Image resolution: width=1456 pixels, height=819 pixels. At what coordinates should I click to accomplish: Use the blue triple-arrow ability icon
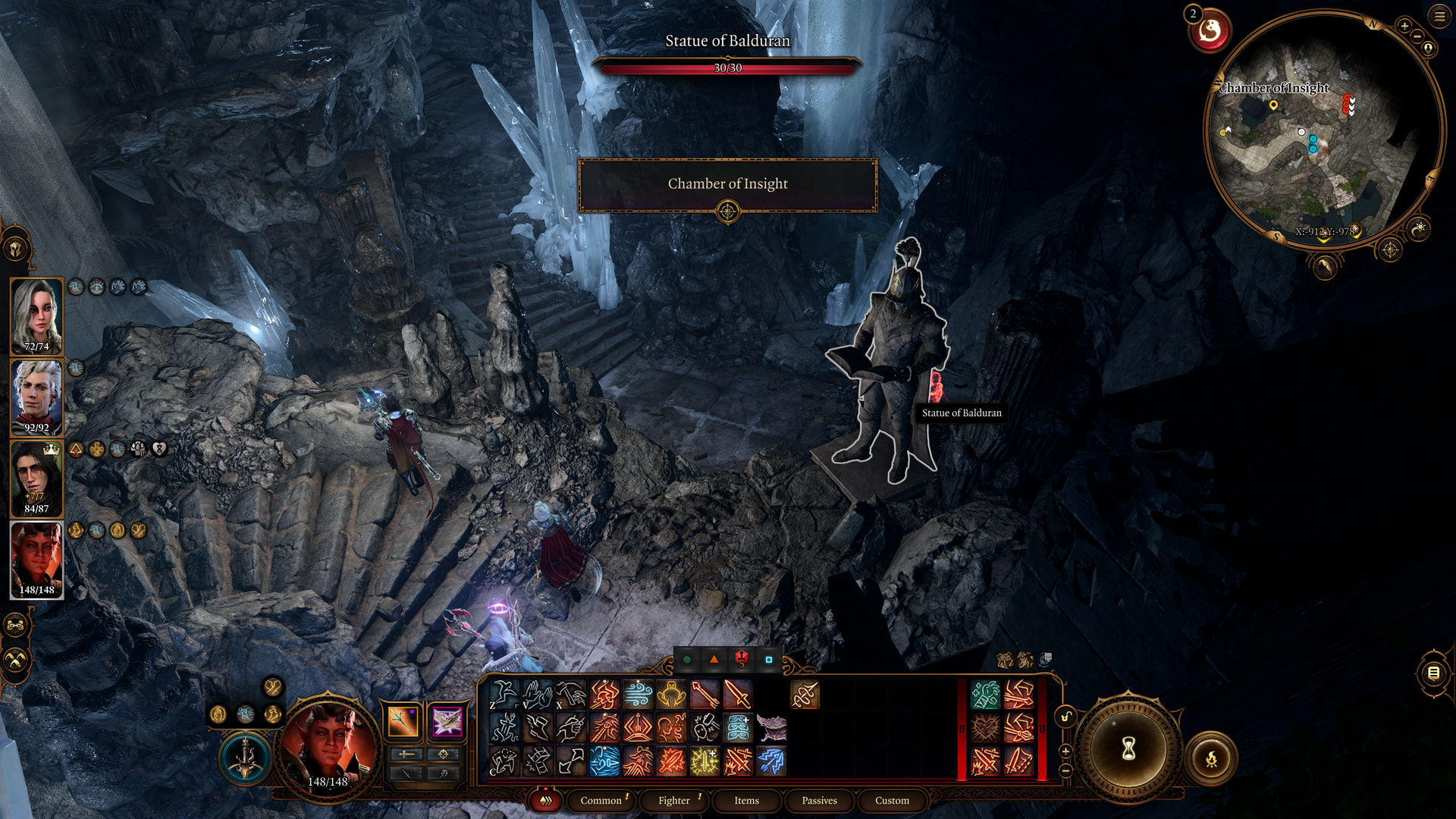(x=771, y=761)
